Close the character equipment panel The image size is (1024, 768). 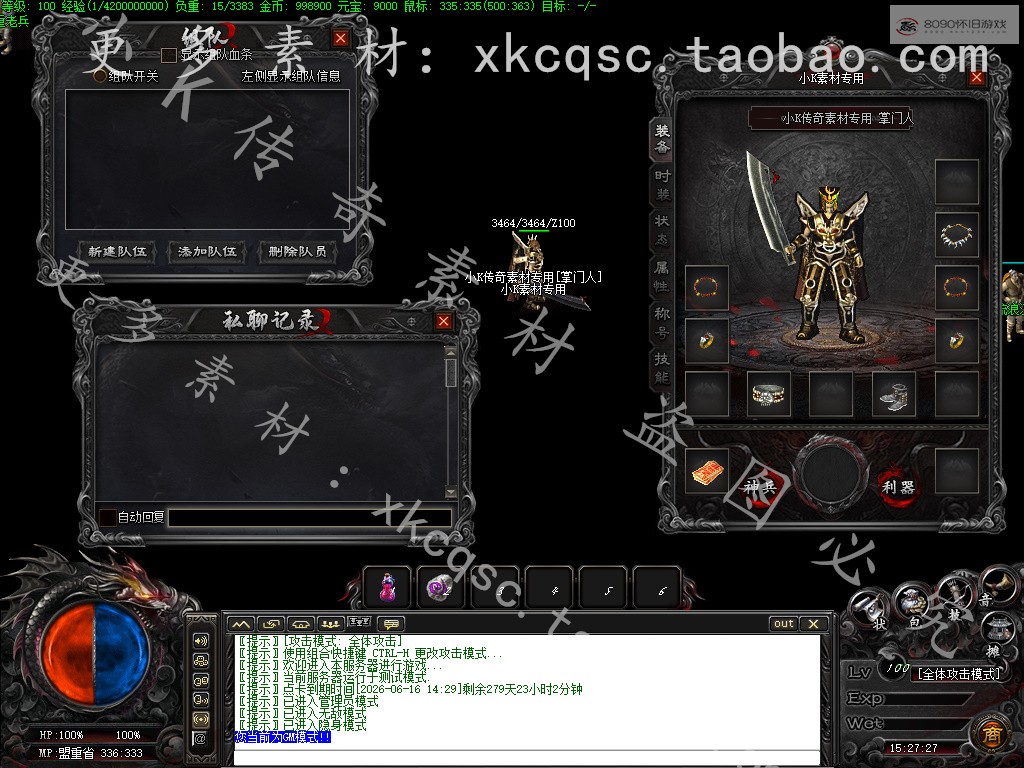(977, 77)
